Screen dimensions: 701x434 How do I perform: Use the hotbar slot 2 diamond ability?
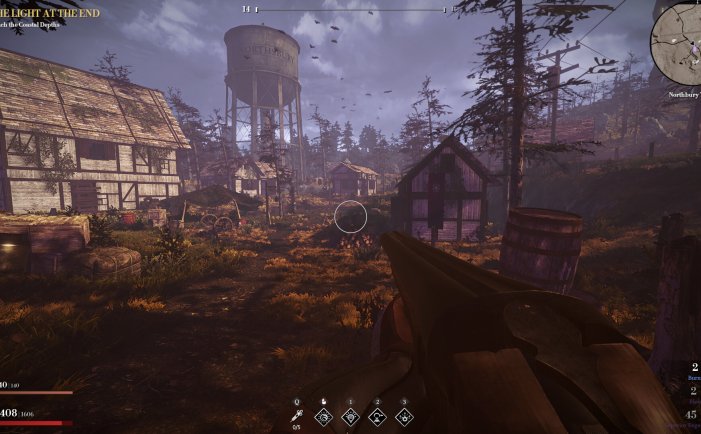click(x=377, y=417)
